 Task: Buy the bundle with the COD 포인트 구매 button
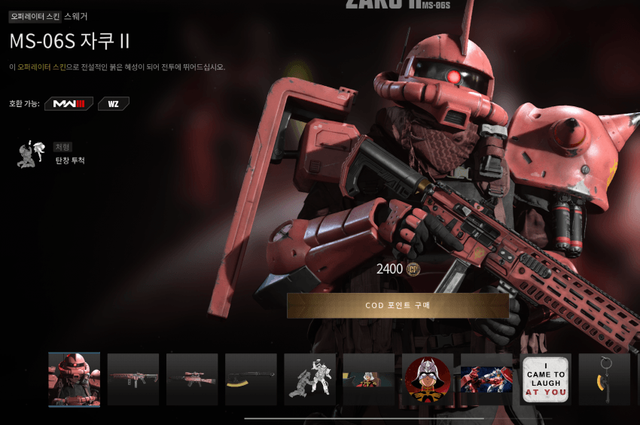pos(397,305)
